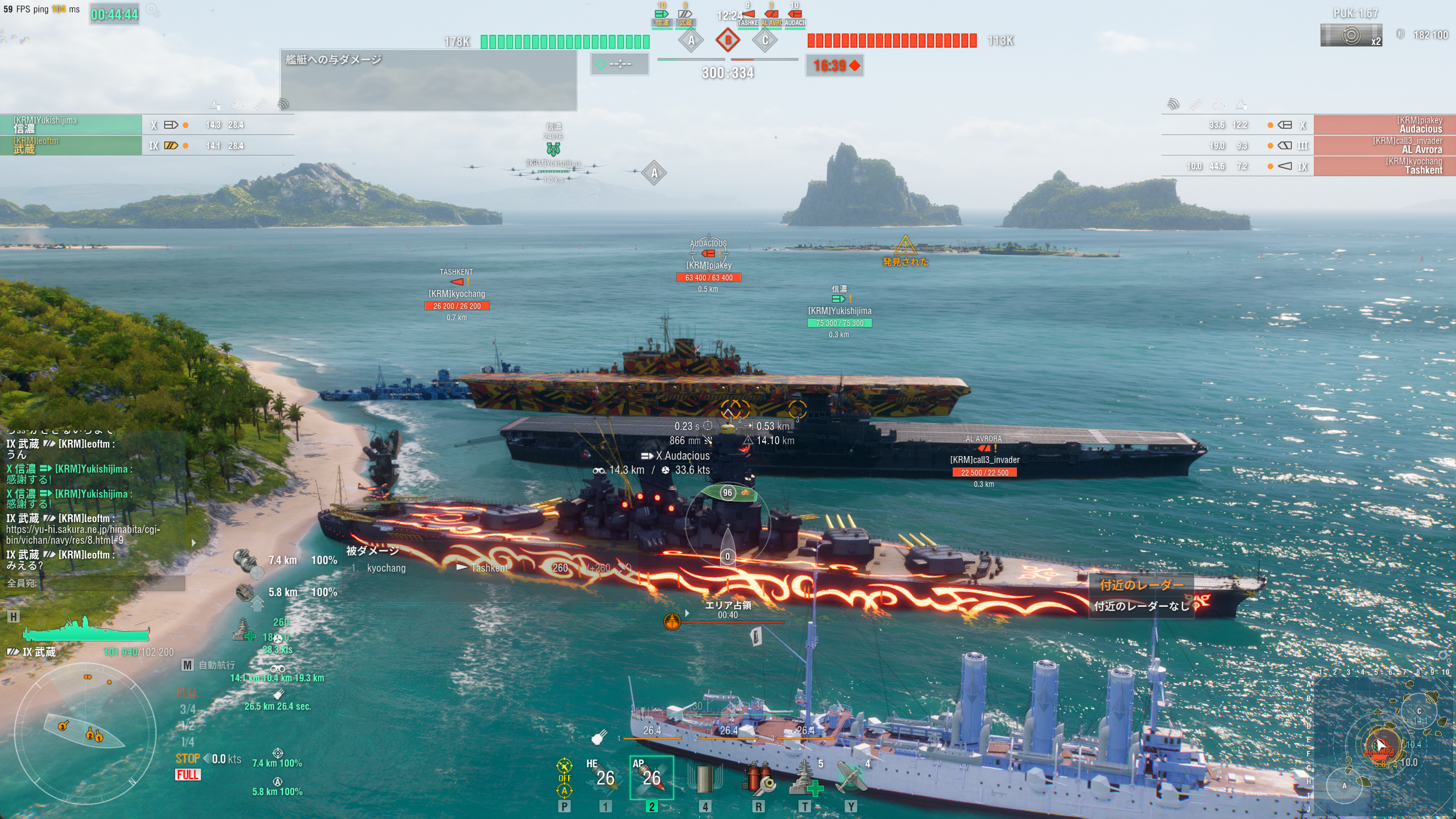The width and height of the screenshot is (1456, 819).
Task: Click the 付近のレーダー nearby radar panel
Action: click(x=1141, y=595)
